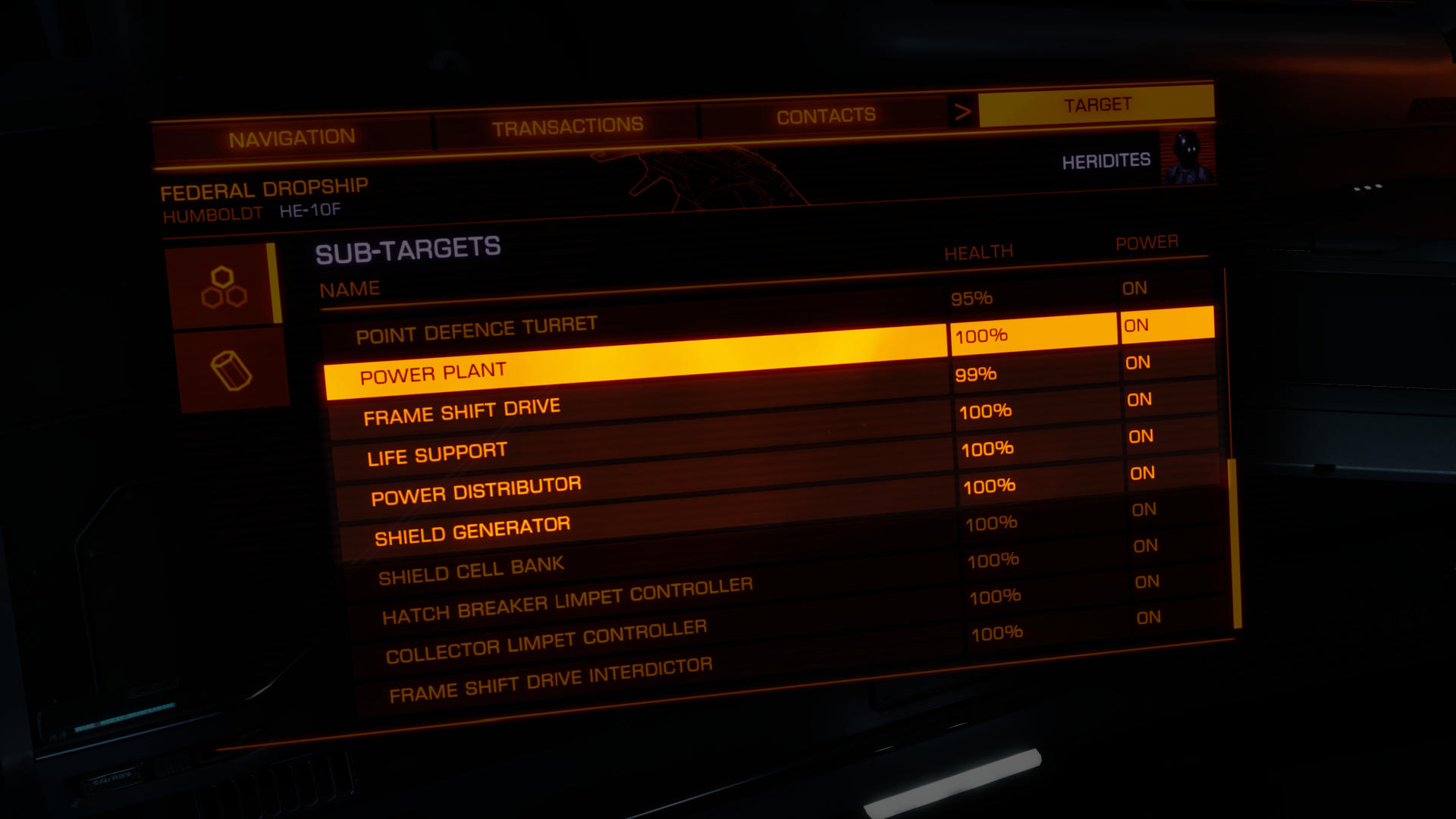1456x819 pixels.
Task: Open the sub-targets hexagon modules view
Action: tap(224, 287)
